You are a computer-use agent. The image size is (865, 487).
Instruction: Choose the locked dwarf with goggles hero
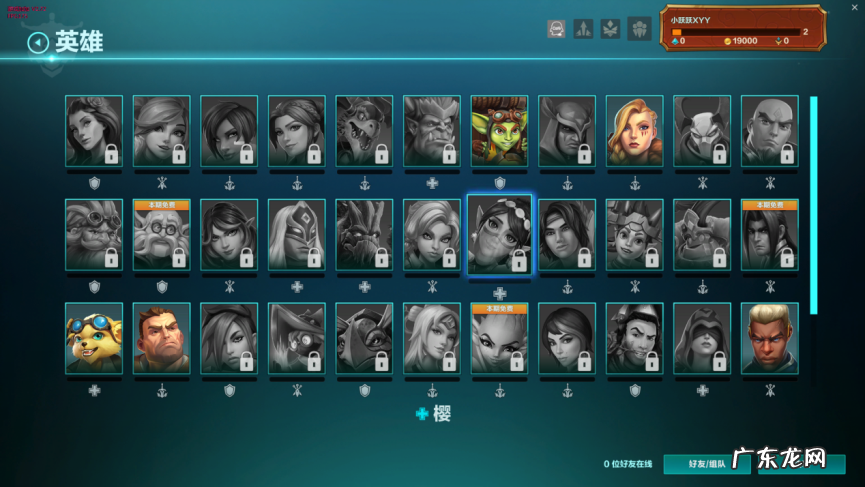point(94,236)
